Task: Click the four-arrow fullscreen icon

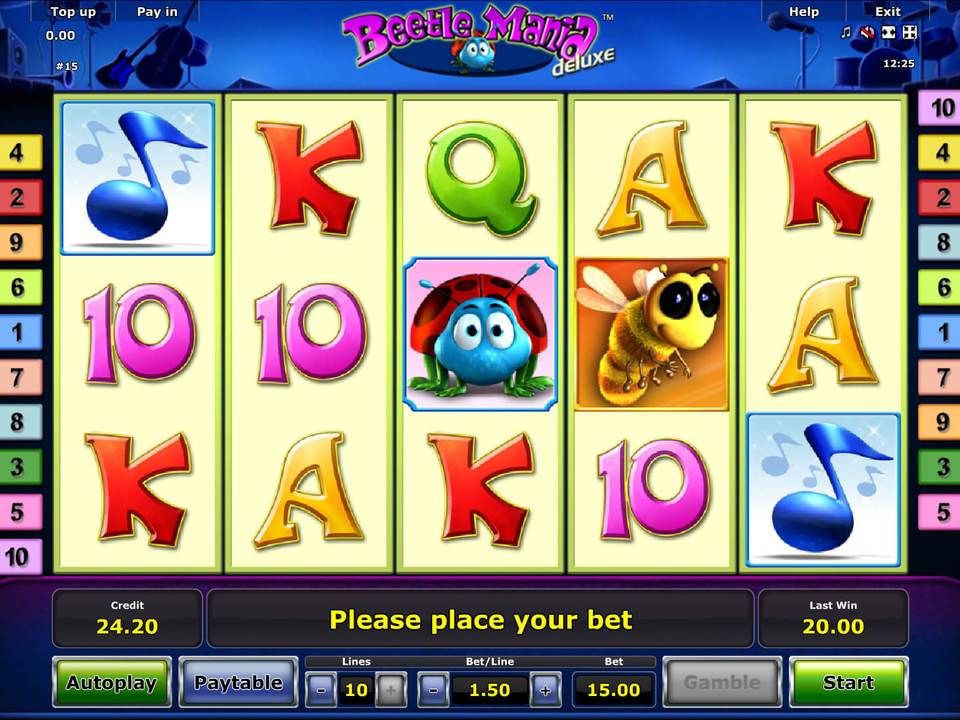Action: tap(909, 33)
